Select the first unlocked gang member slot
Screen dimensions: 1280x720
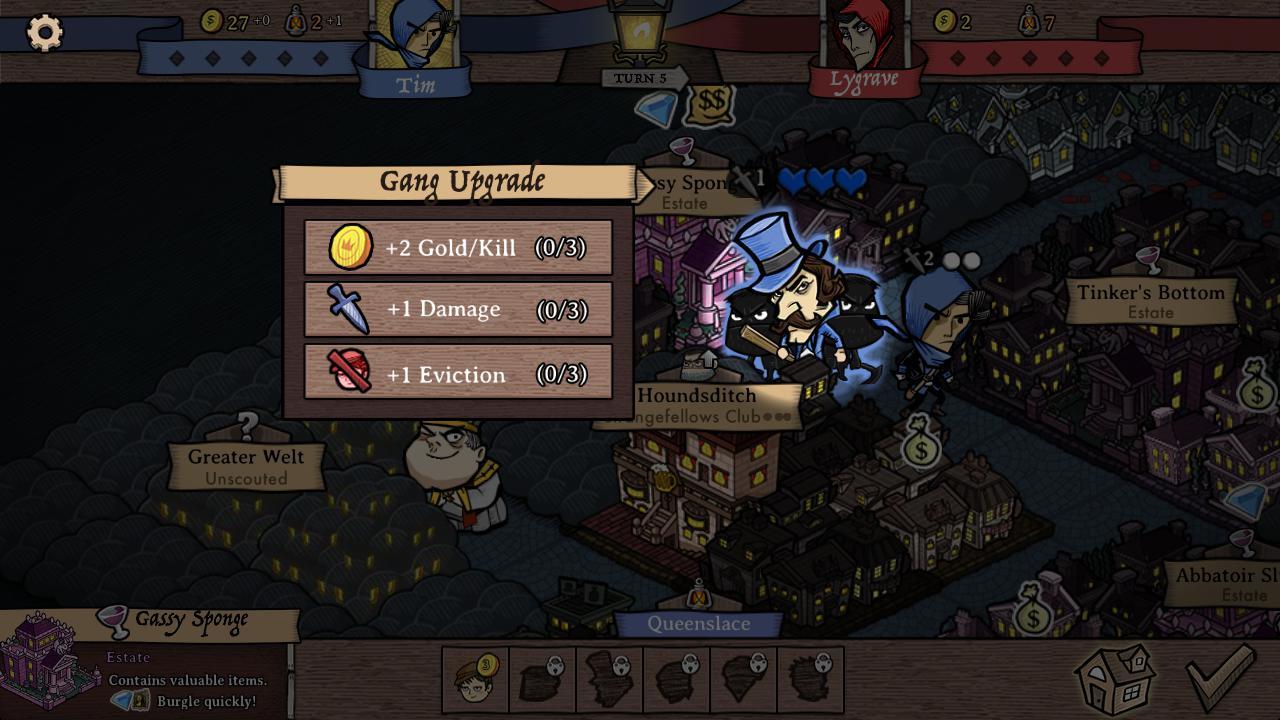pos(475,680)
